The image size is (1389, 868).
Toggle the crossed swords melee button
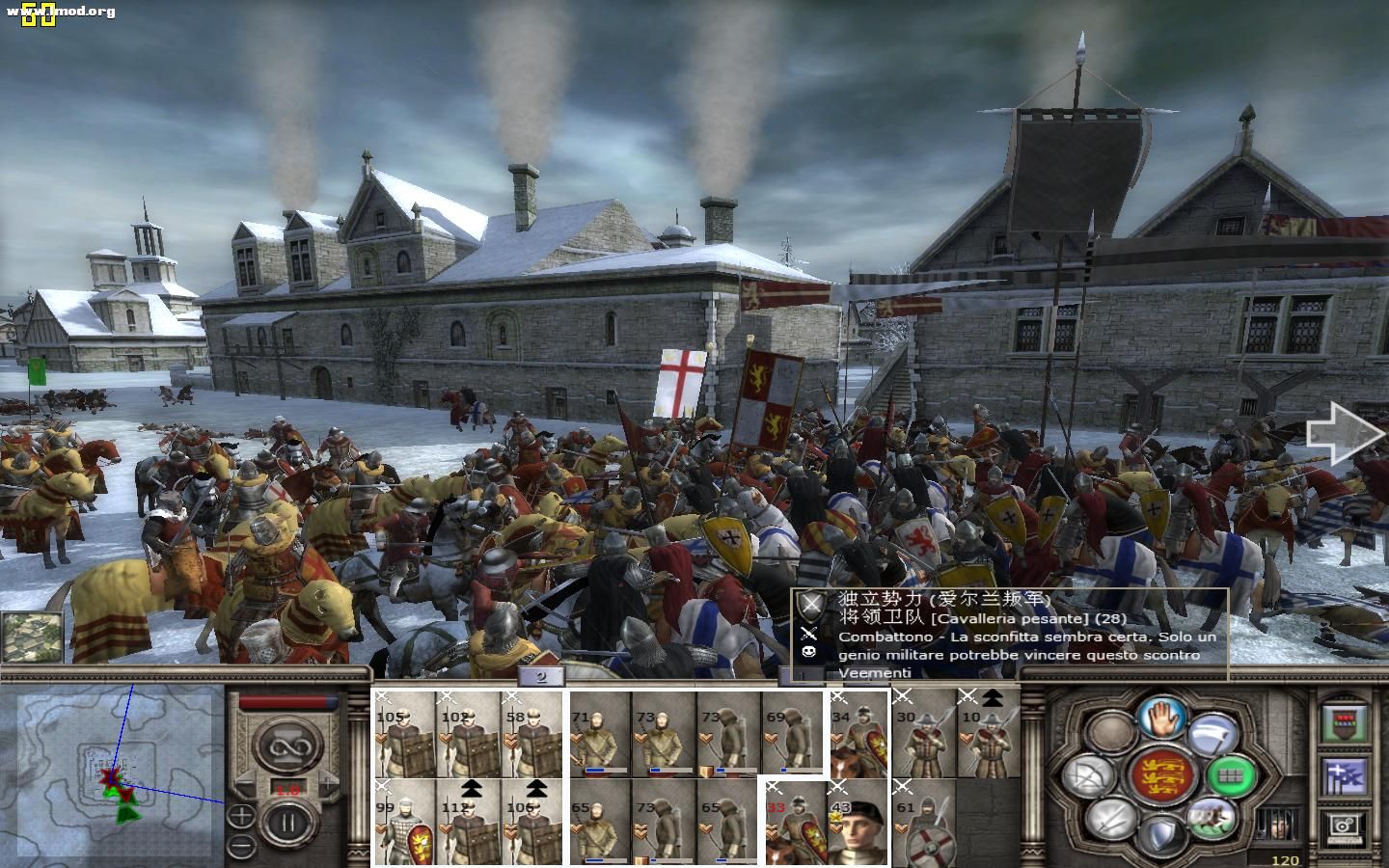click(x=1111, y=819)
